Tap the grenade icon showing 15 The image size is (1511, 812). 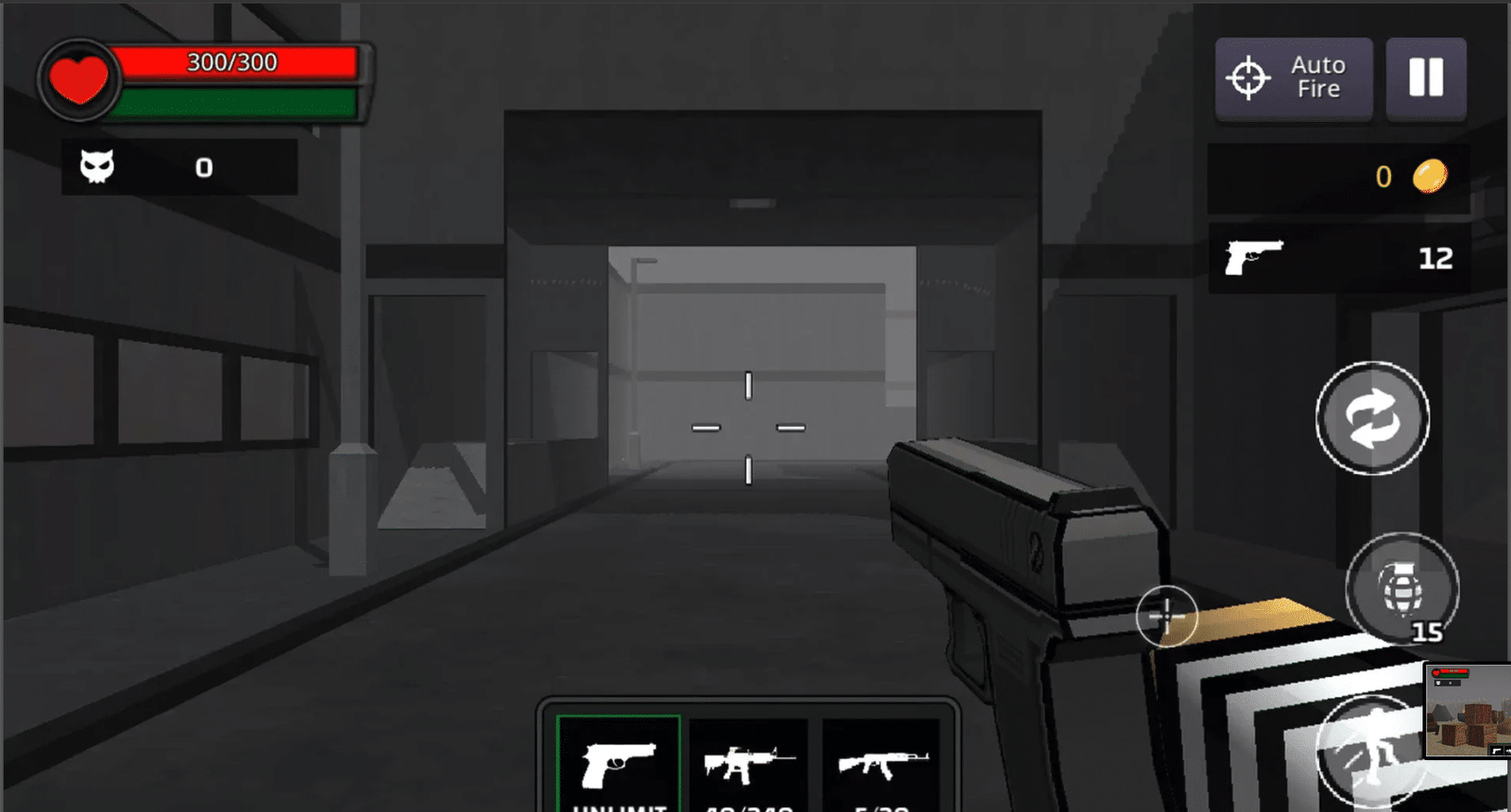(x=1404, y=588)
